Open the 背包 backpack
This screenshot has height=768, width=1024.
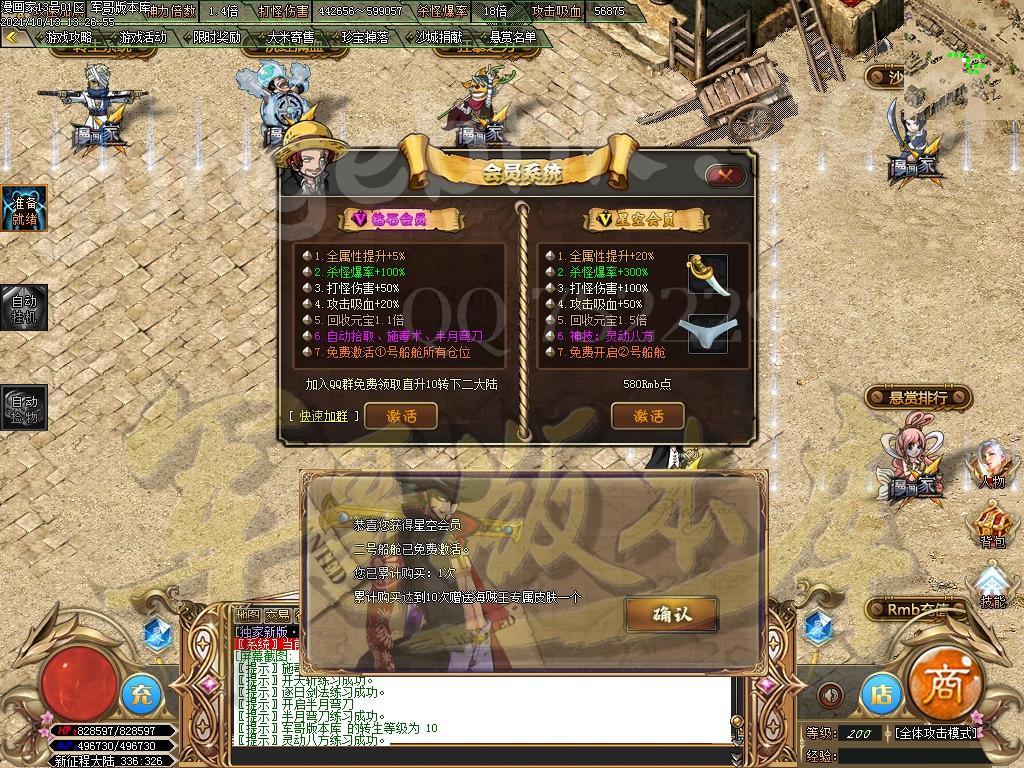(x=991, y=525)
